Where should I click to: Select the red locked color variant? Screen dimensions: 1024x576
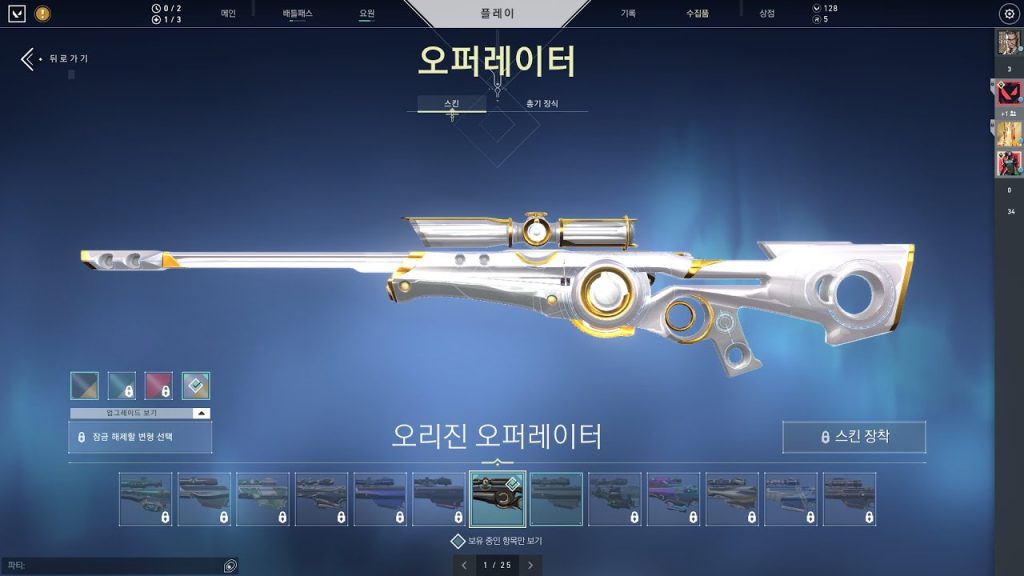coord(158,386)
